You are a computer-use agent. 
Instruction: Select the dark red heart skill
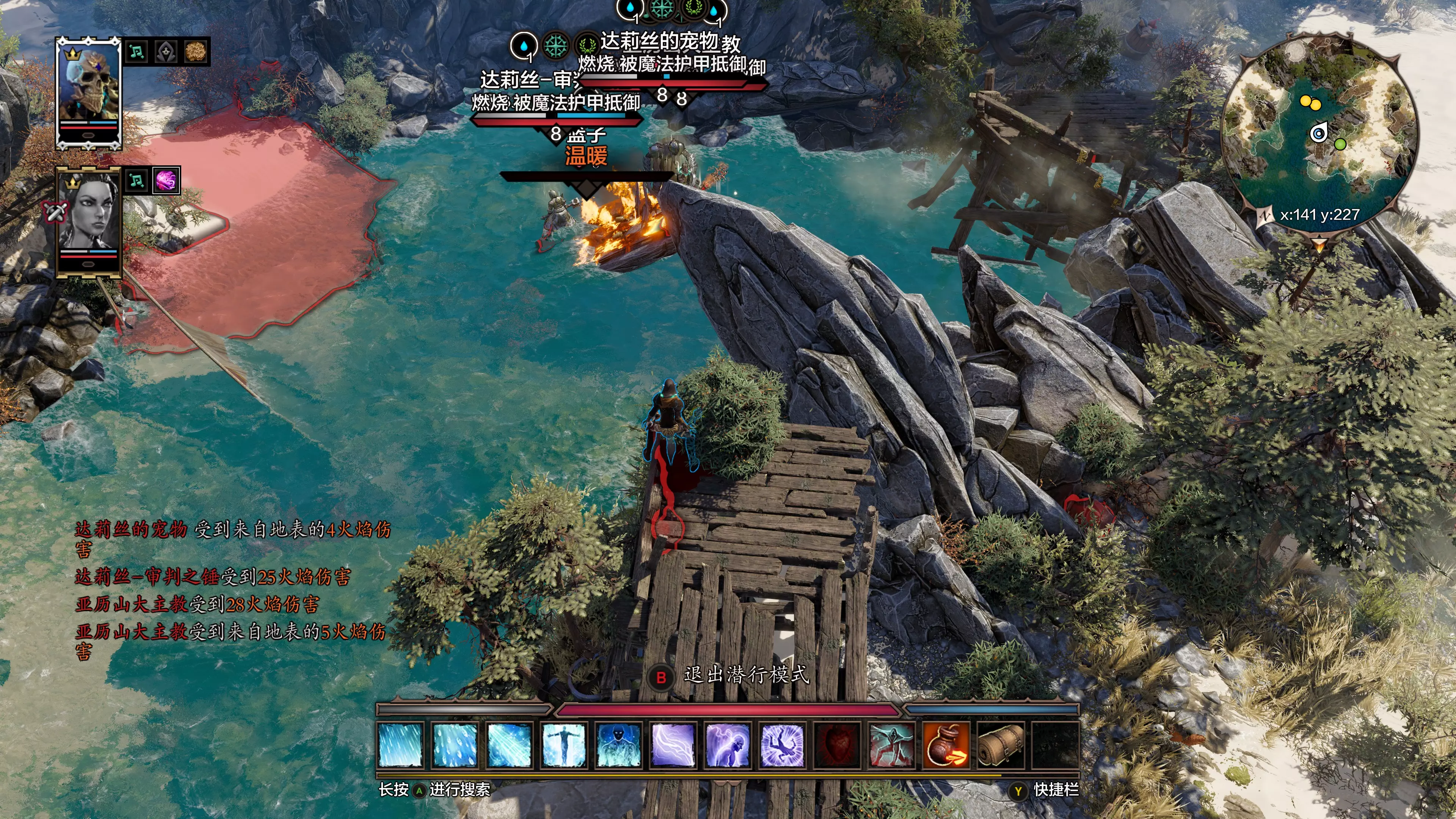(836, 745)
